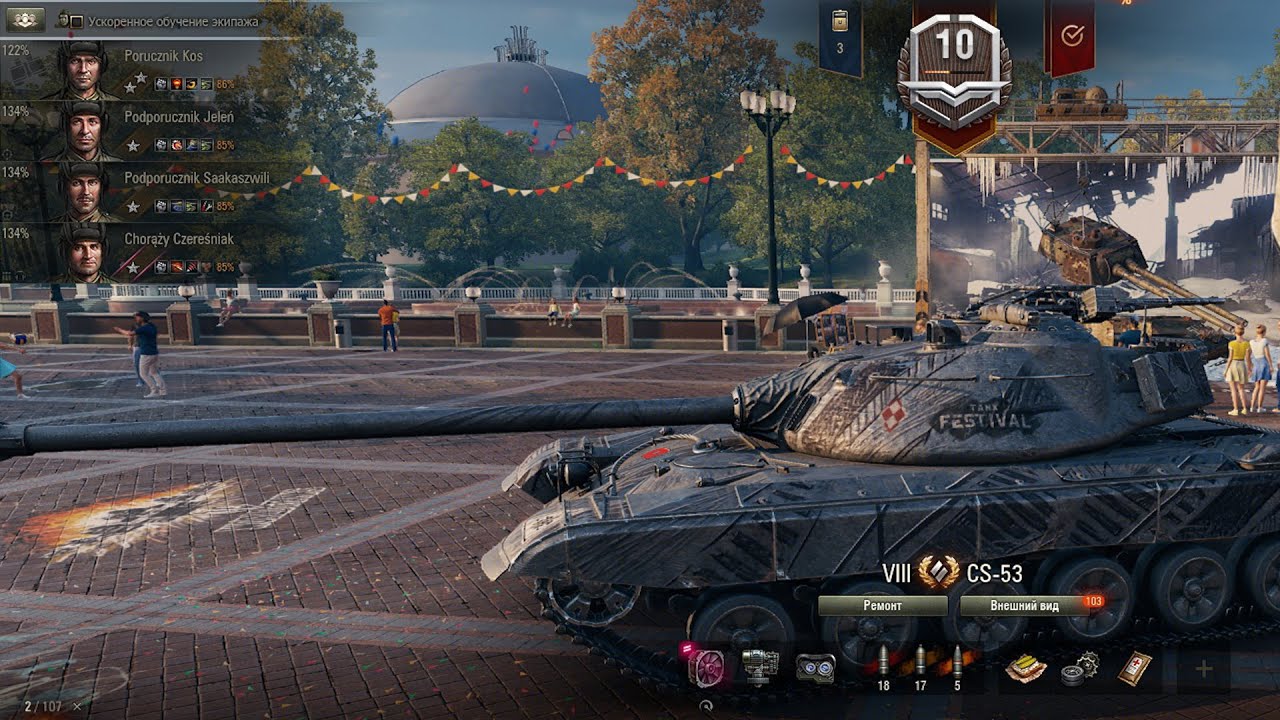This screenshot has height=720, width=1280.
Task: Open the Battle Pass level 10 badge
Action: (954, 70)
